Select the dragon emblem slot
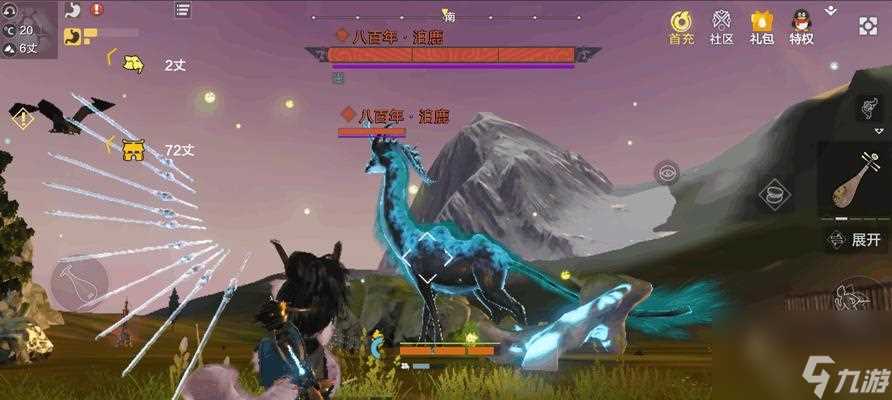This screenshot has width=892, height=400. point(869,108)
